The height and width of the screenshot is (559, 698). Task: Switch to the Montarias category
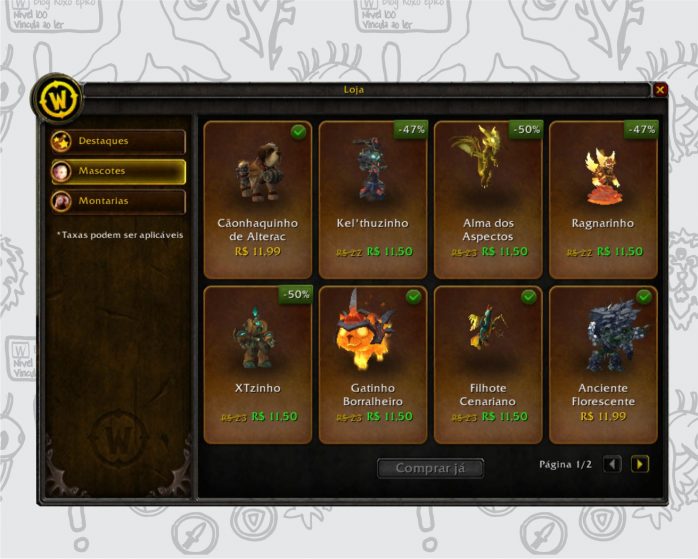tap(118, 201)
